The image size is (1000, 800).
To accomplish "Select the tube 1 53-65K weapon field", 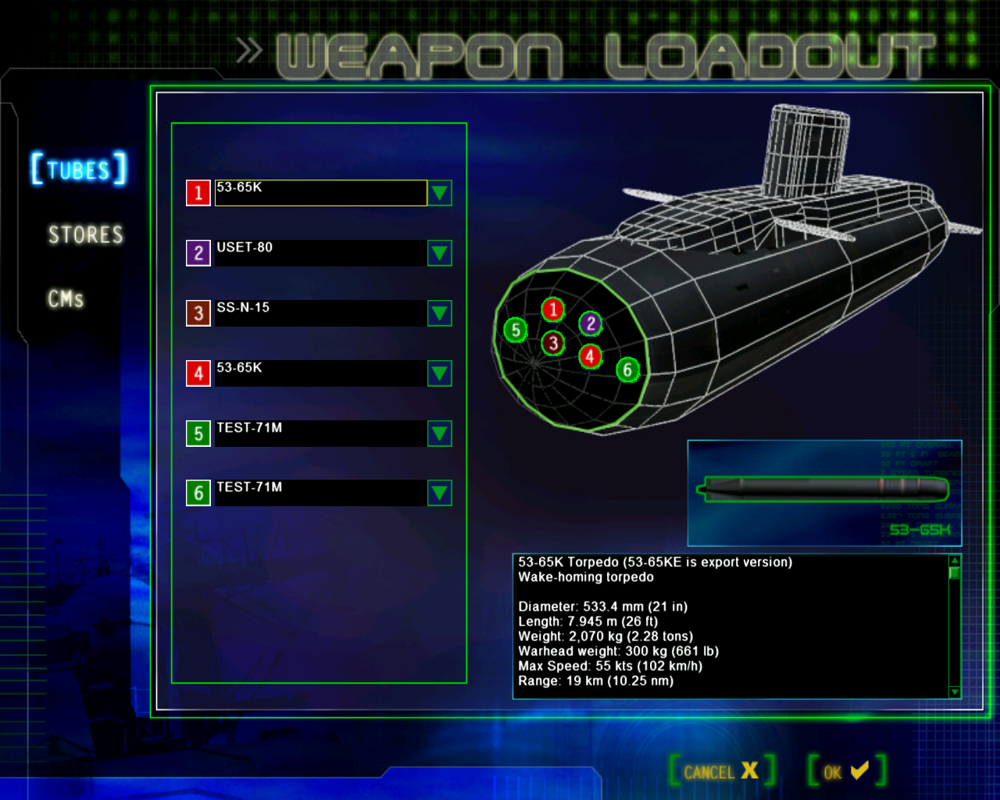I will [x=320, y=193].
